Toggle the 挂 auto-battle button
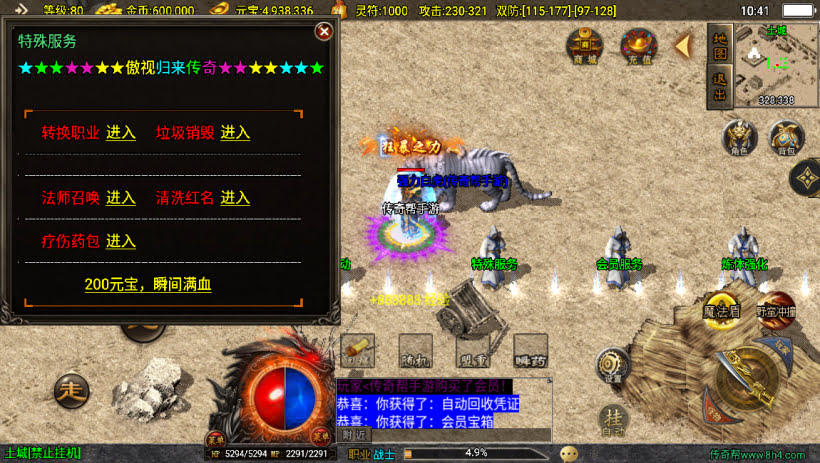Image resolution: width=820 pixels, height=463 pixels. (614, 419)
